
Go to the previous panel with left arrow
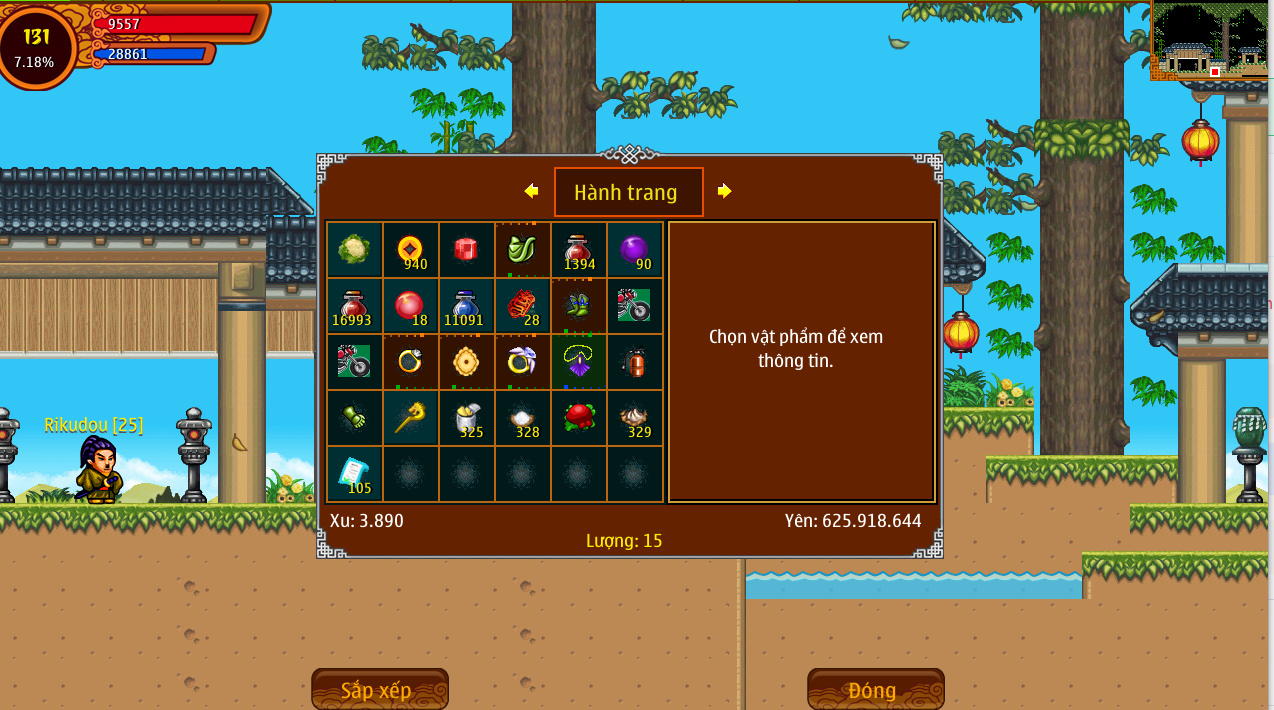click(531, 191)
